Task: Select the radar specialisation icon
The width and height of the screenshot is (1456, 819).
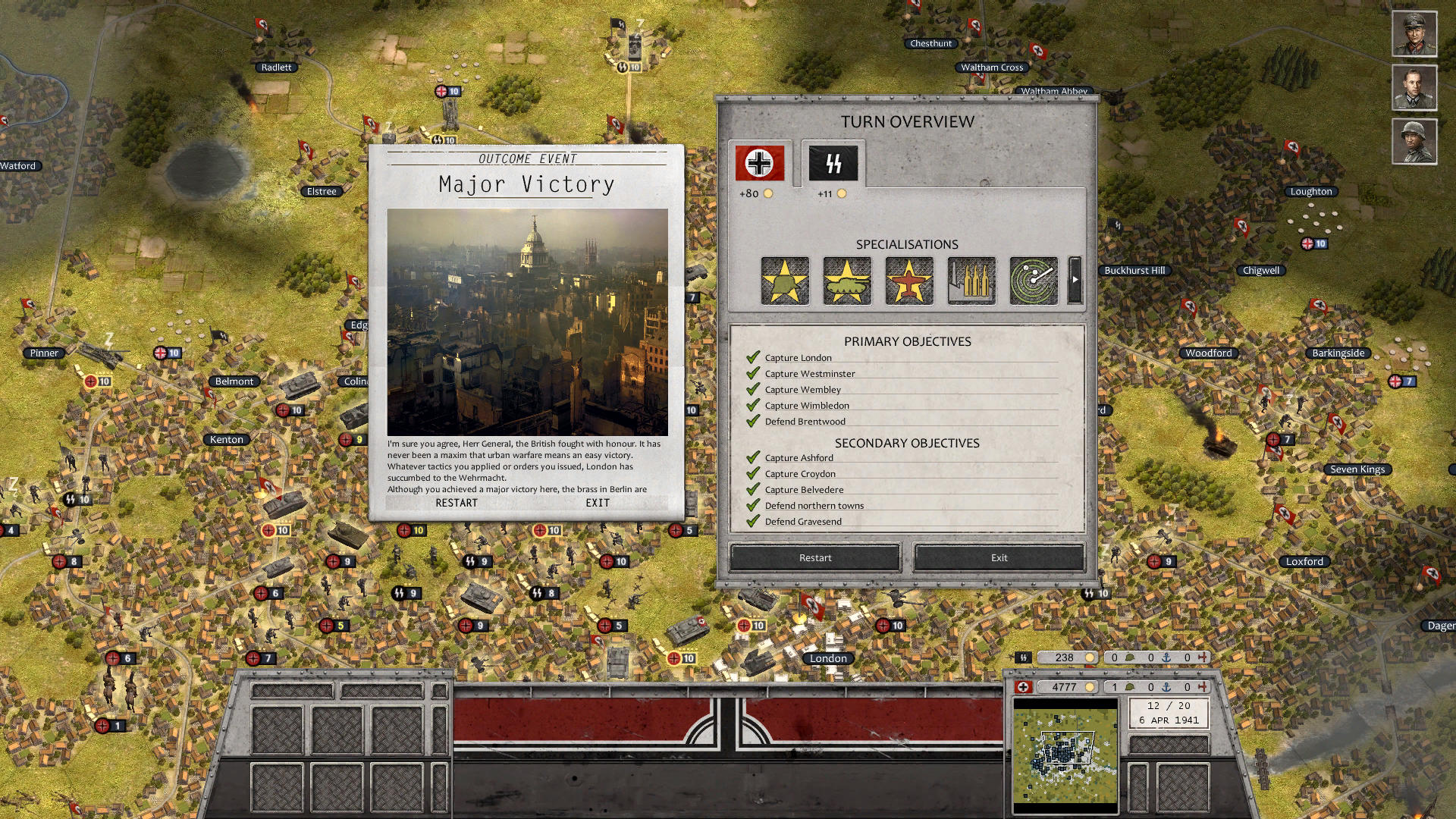Action: coord(1032,281)
